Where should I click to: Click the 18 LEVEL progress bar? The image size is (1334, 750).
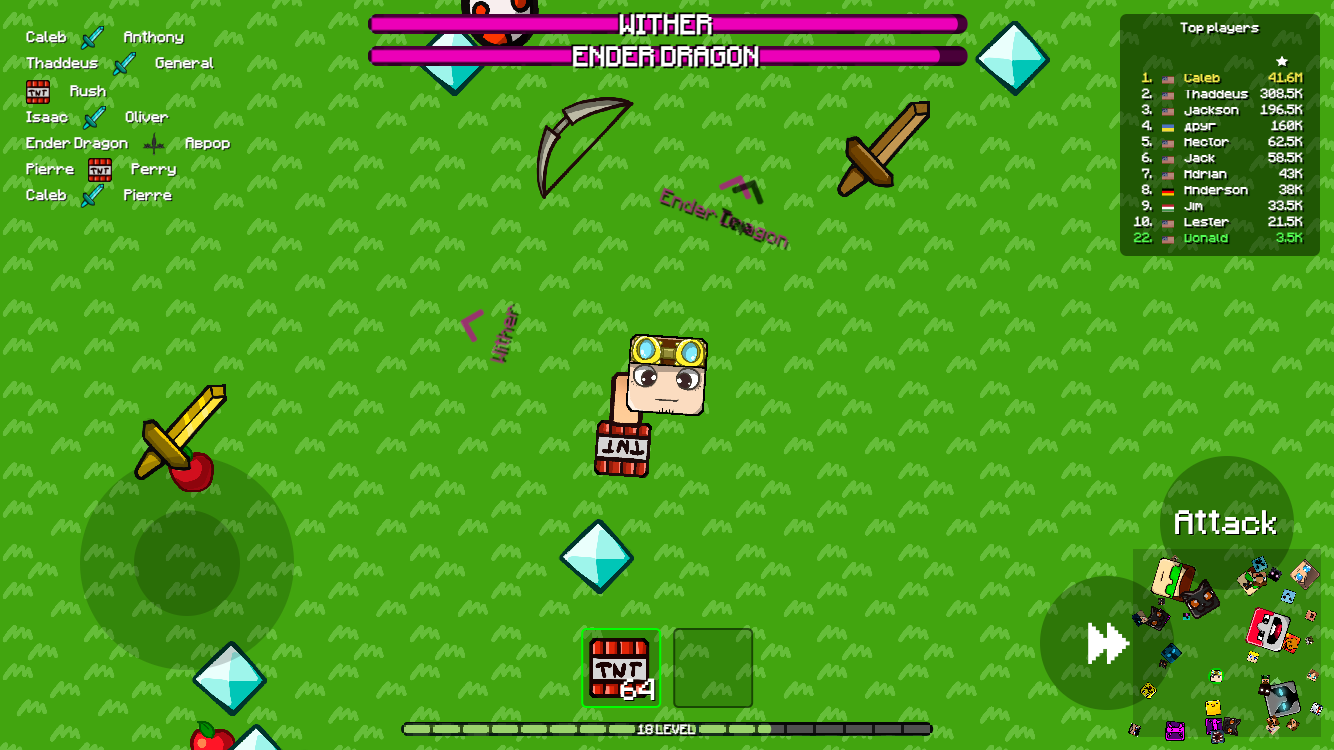(x=667, y=730)
